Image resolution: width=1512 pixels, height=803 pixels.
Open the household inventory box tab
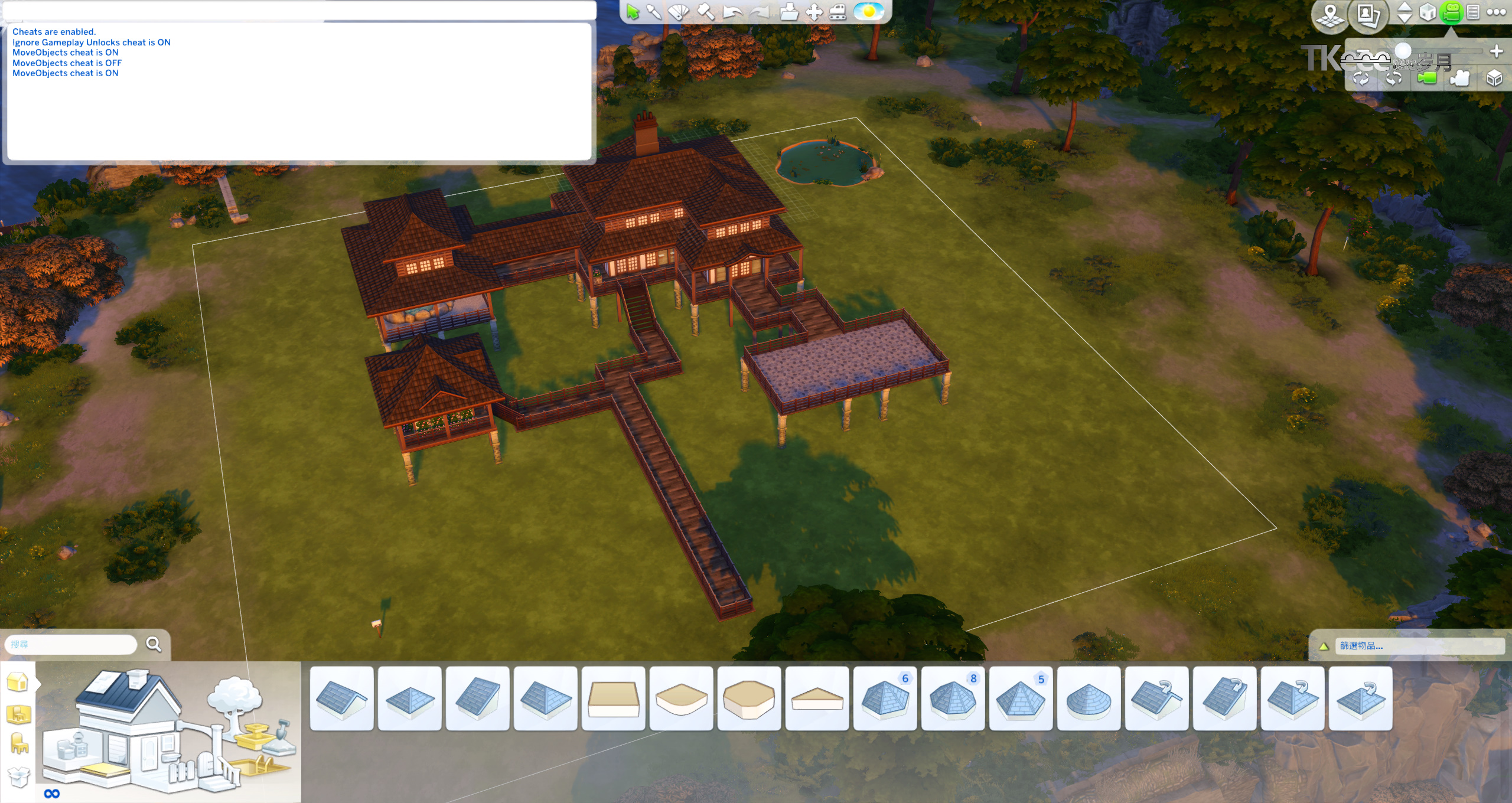pyautogui.click(x=18, y=776)
